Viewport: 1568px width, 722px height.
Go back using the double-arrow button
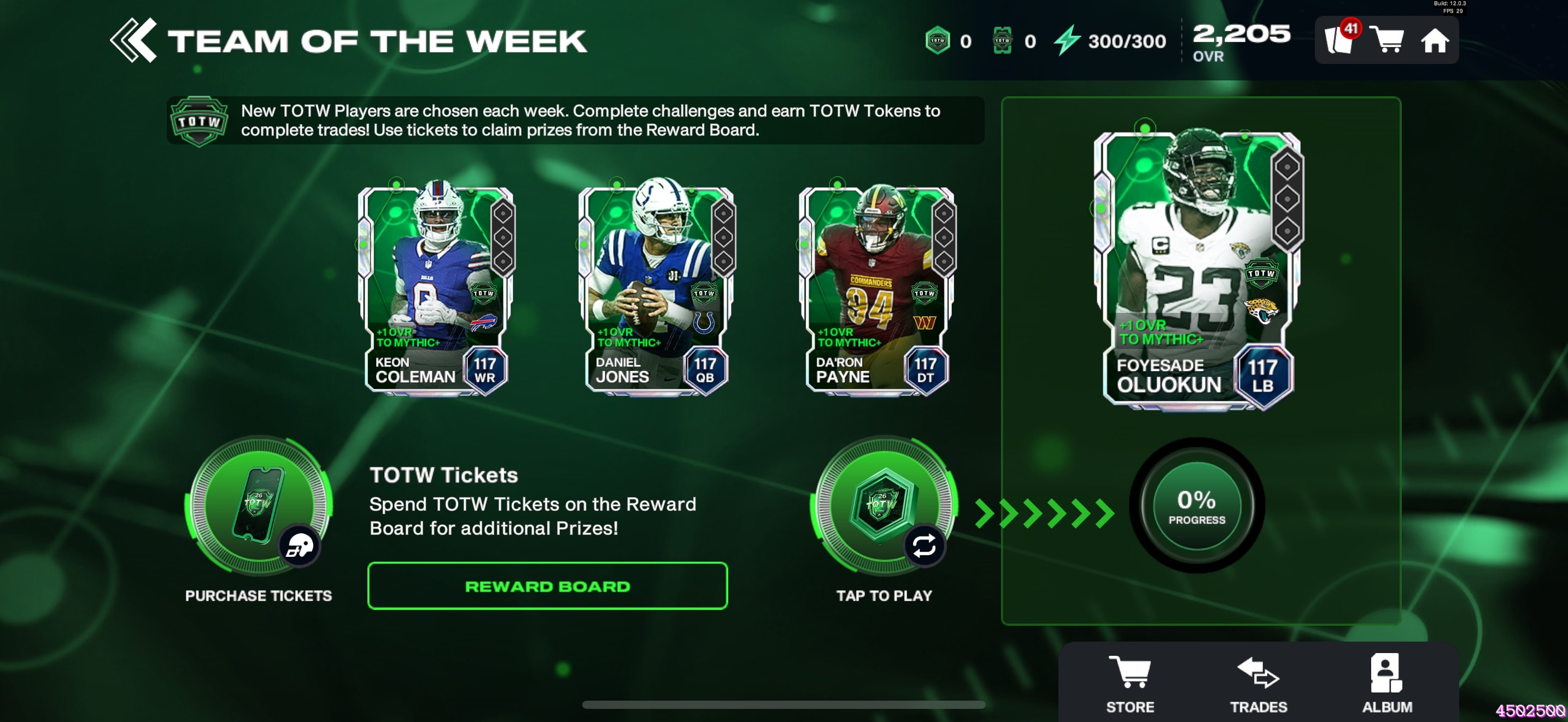(133, 40)
